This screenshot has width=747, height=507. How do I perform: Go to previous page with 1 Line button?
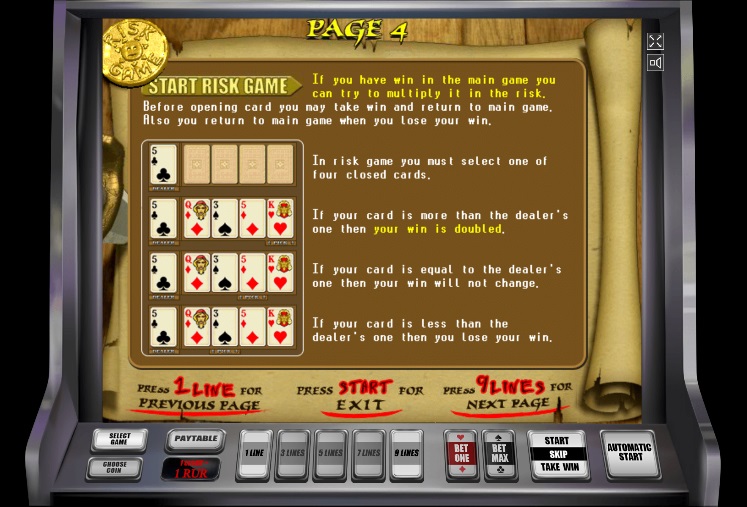256,453
